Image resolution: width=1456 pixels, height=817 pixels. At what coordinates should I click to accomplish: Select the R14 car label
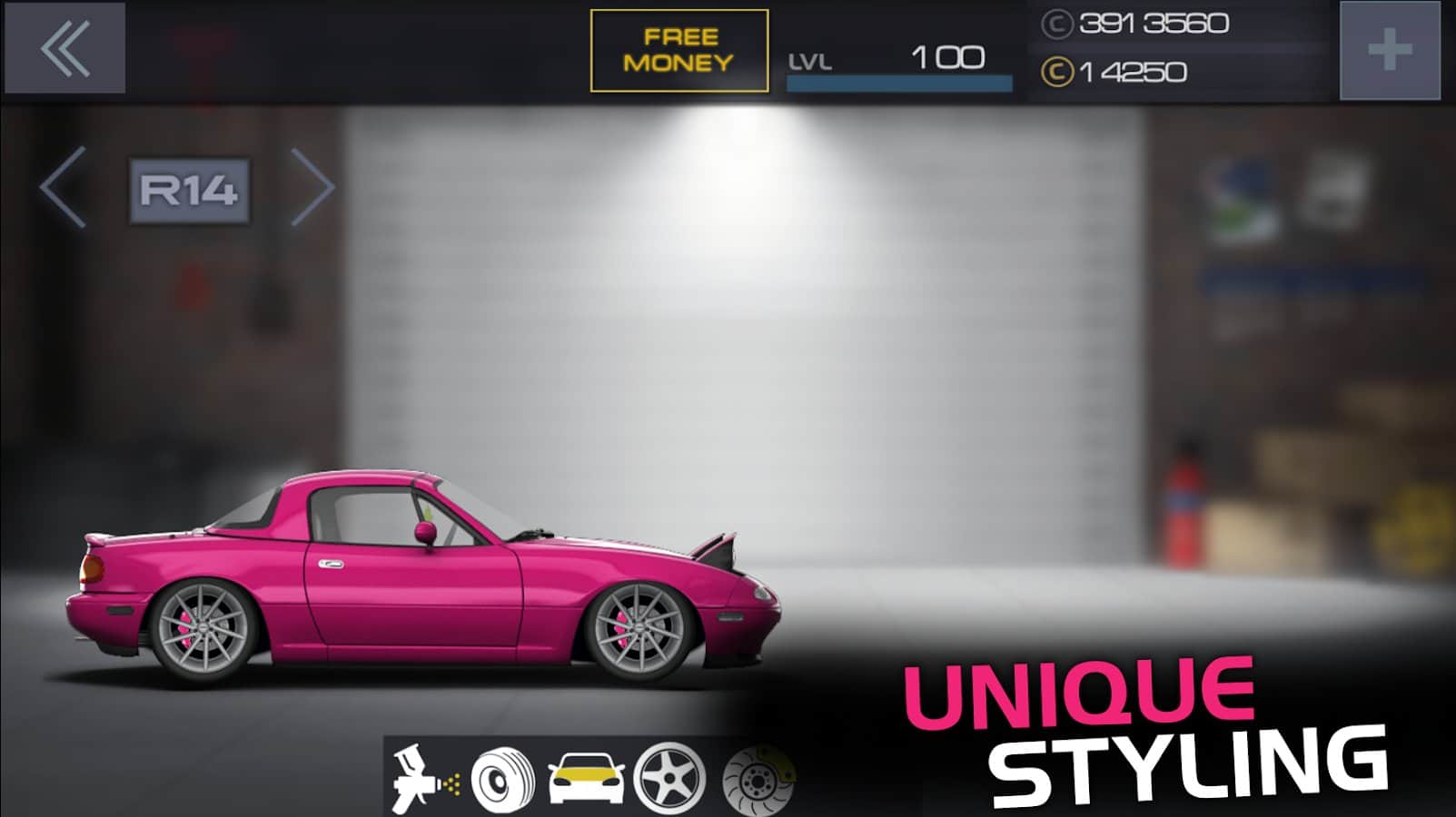189,191
